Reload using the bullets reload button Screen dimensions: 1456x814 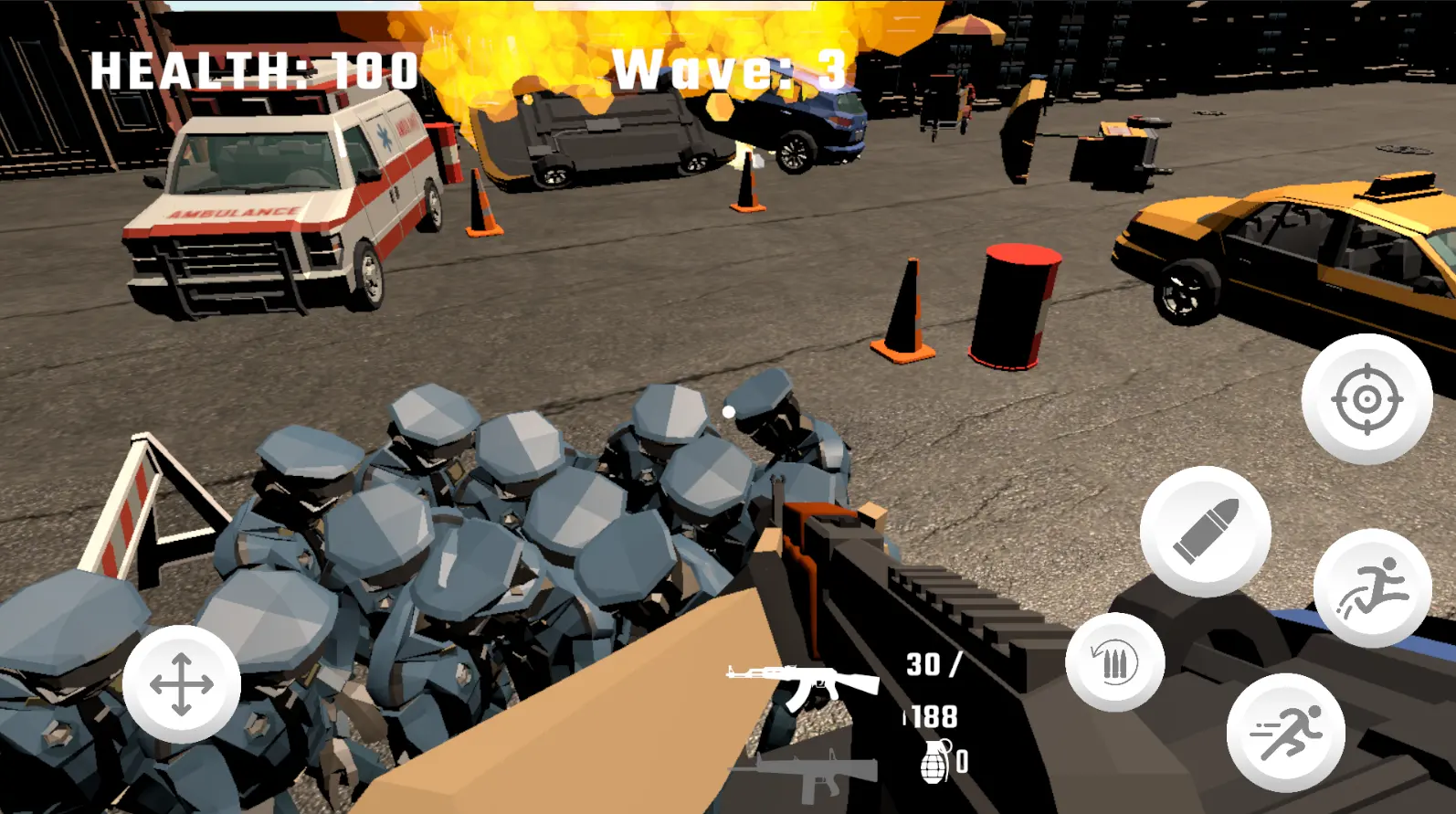pyautogui.click(x=1114, y=662)
